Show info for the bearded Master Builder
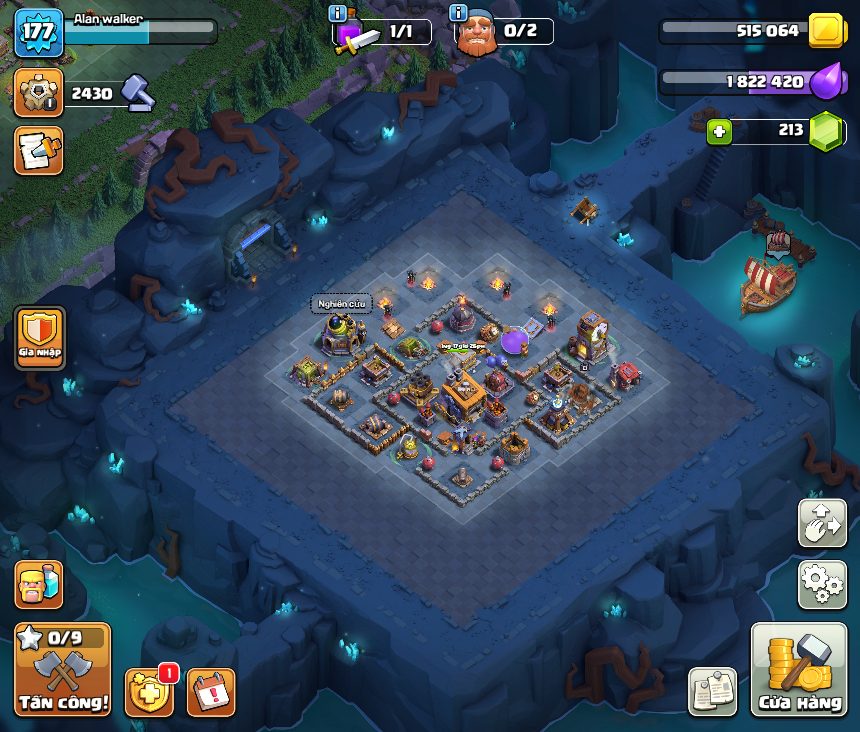Screen dimensions: 860x732 (459, 13)
